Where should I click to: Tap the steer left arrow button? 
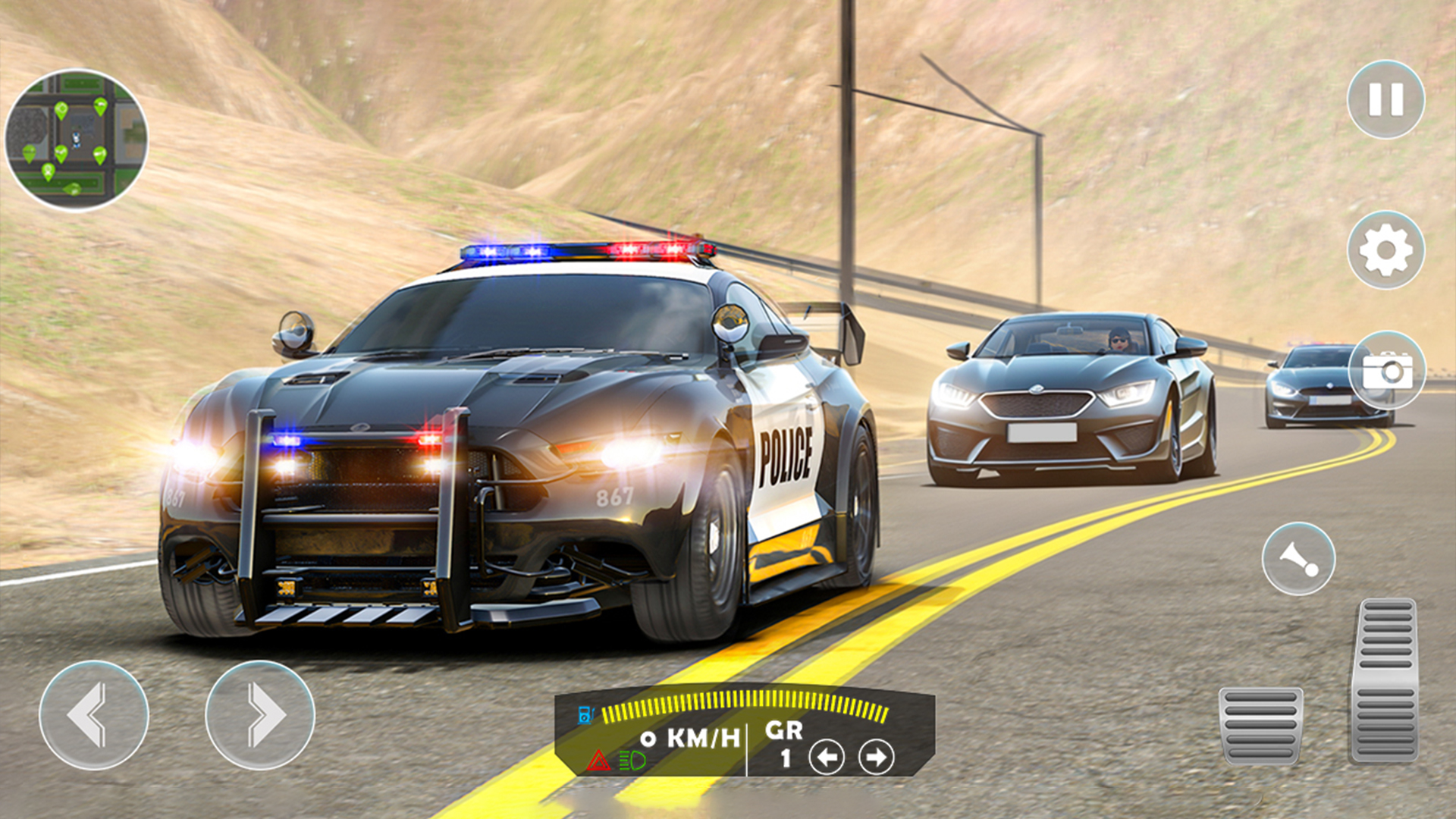(94, 715)
